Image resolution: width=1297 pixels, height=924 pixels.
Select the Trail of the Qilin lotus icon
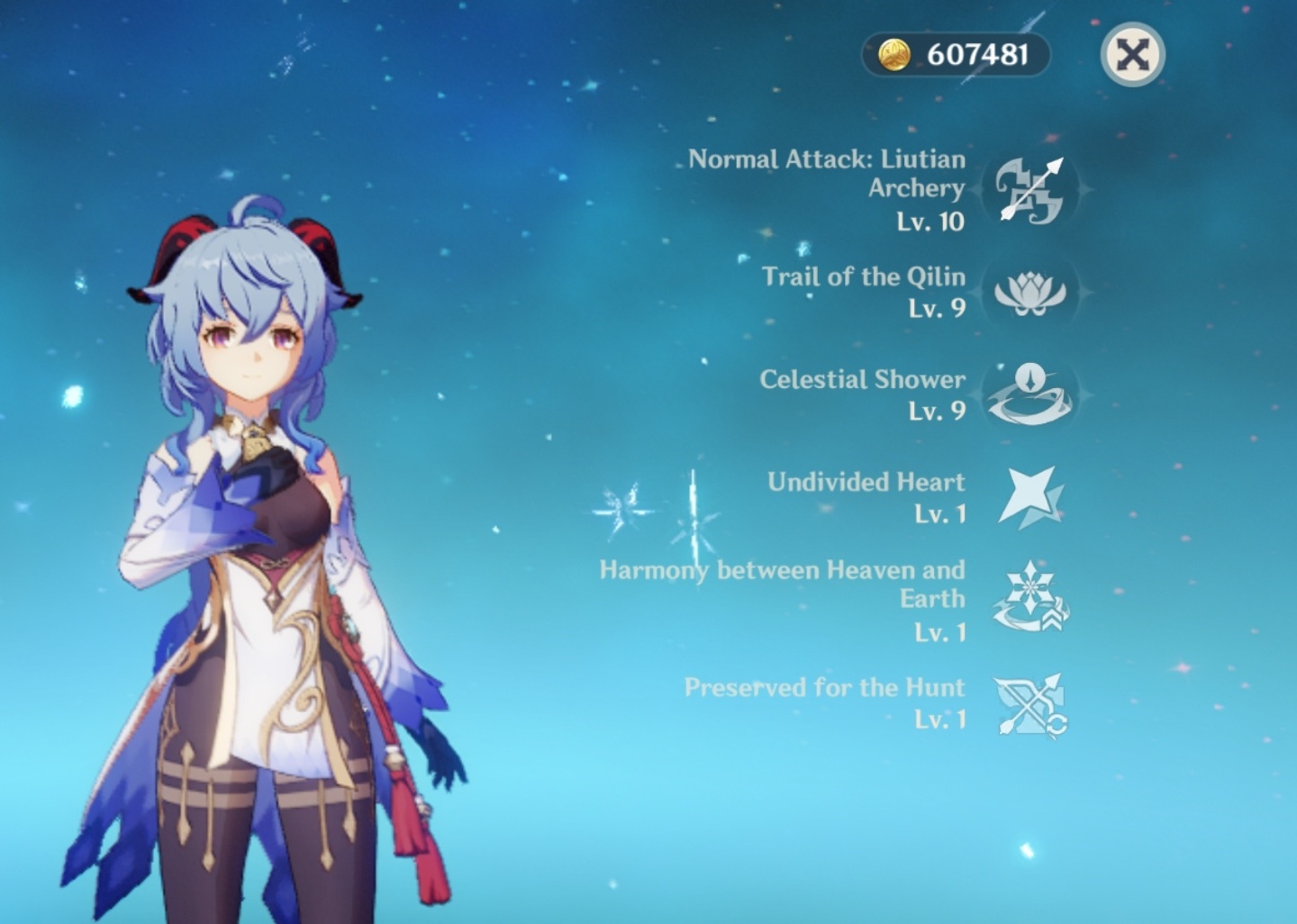(x=1029, y=293)
